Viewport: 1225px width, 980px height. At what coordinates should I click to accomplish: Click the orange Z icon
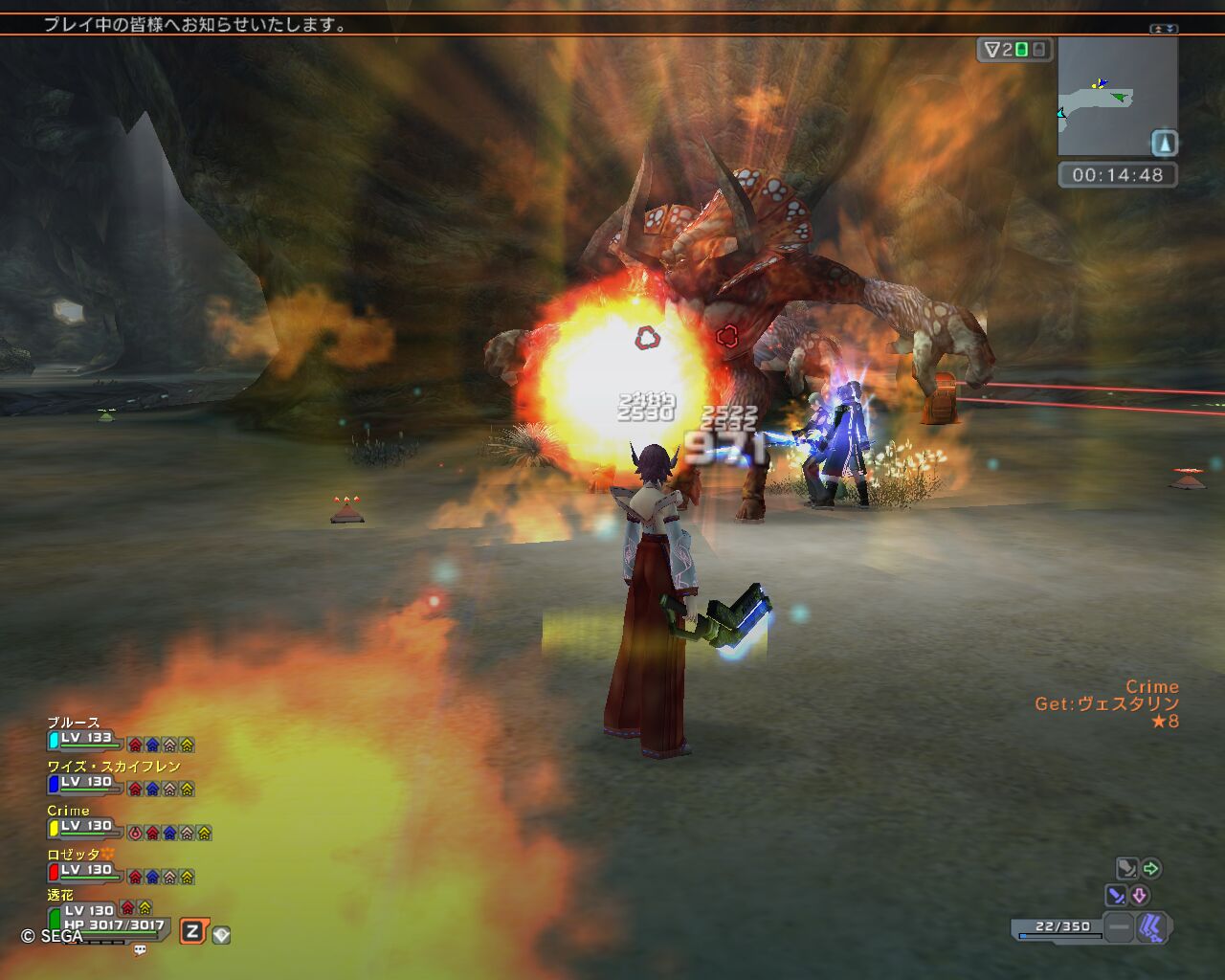[x=192, y=931]
